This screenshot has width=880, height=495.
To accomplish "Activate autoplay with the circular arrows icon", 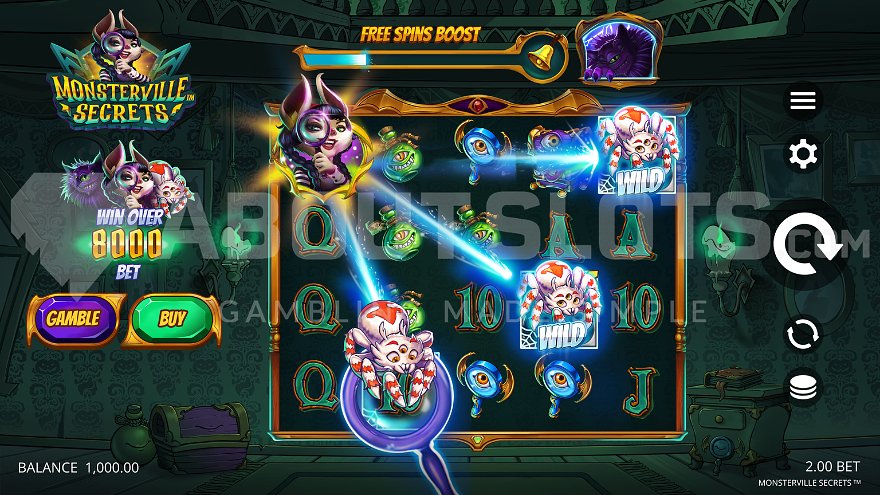I will (803, 335).
